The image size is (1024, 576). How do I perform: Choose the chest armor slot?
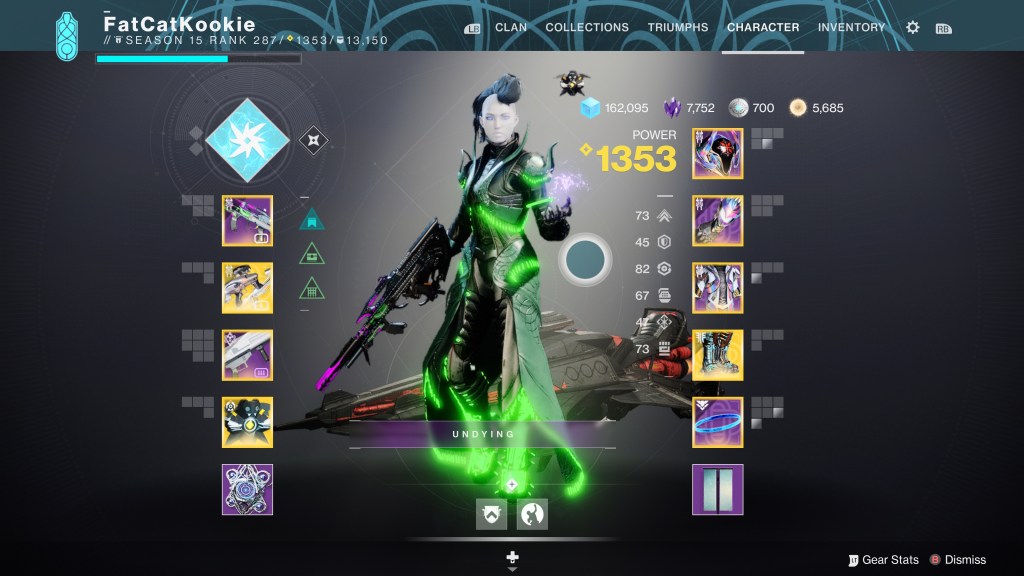pos(717,288)
